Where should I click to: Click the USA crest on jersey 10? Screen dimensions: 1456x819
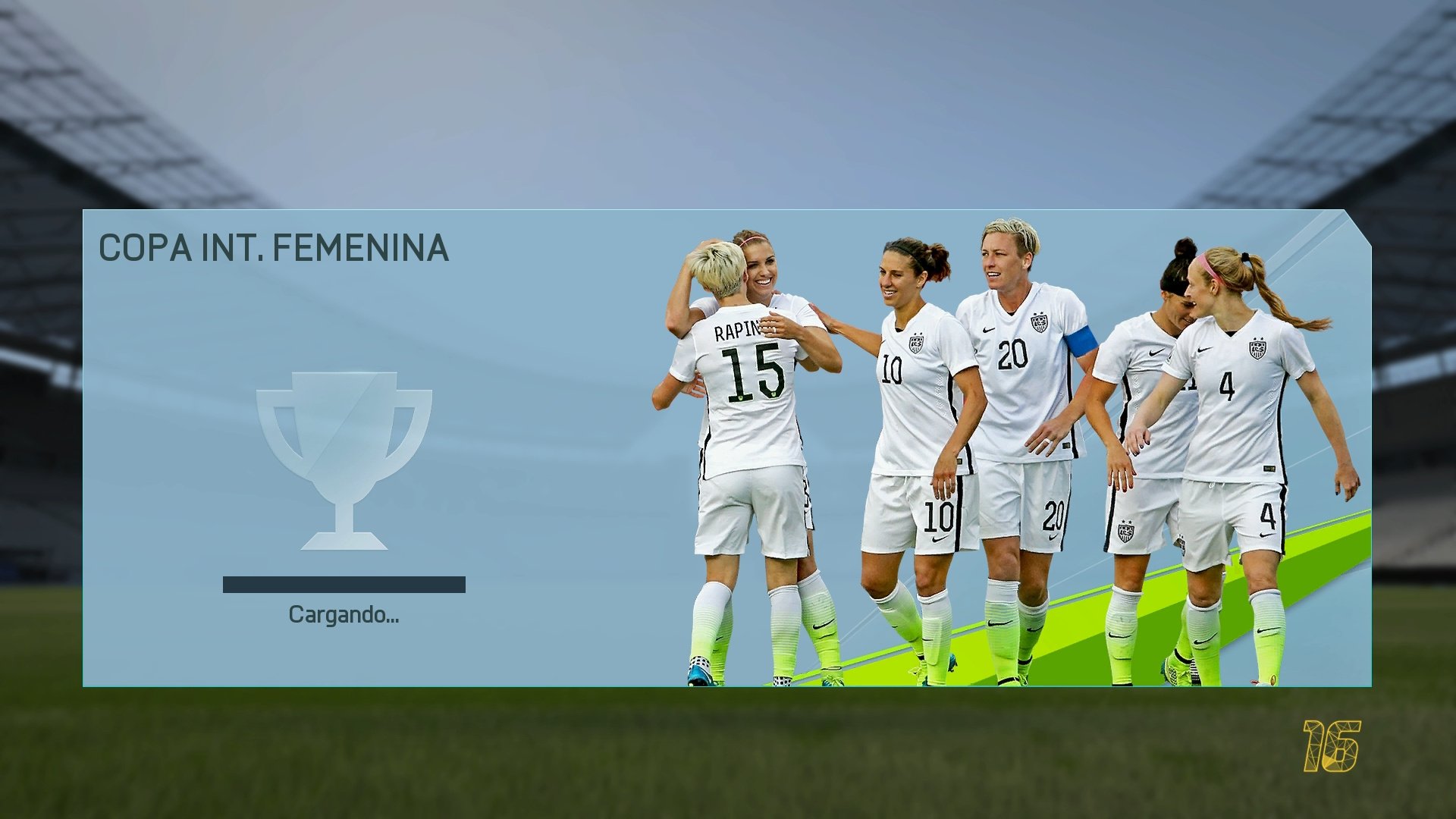click(917, 344)
